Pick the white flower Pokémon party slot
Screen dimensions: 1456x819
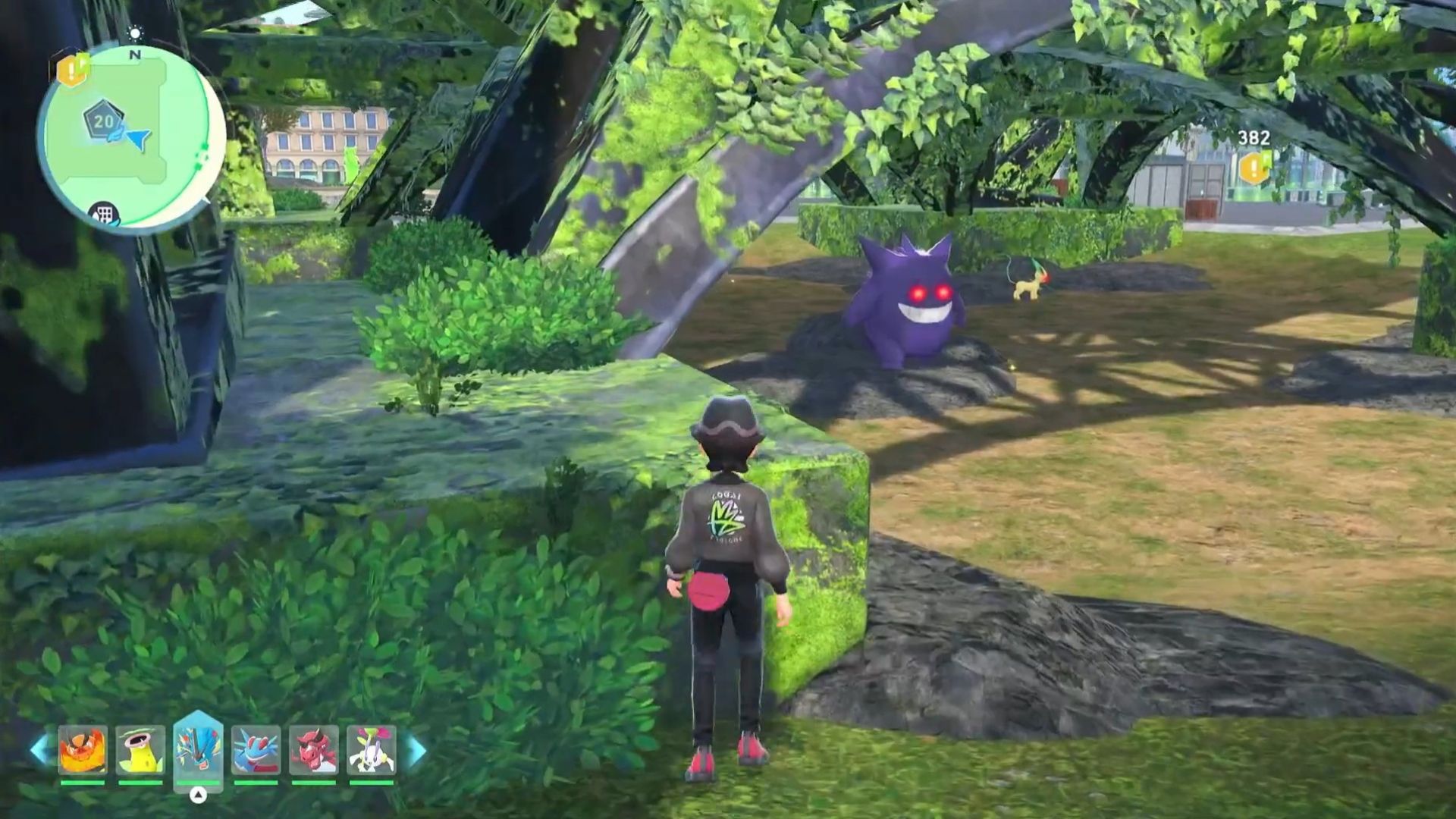coord(371,750)
